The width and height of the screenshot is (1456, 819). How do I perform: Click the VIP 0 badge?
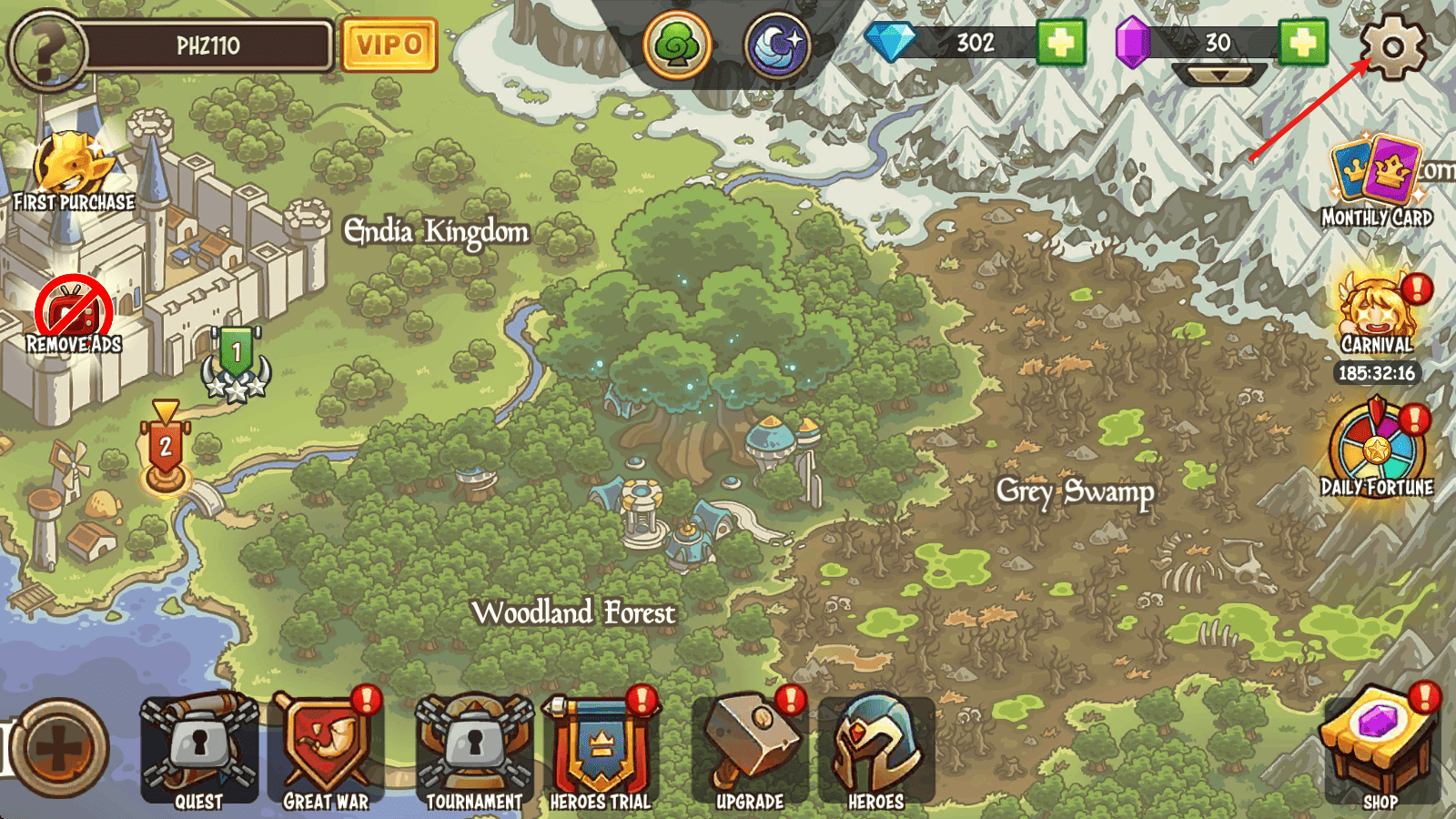(389, 45)
